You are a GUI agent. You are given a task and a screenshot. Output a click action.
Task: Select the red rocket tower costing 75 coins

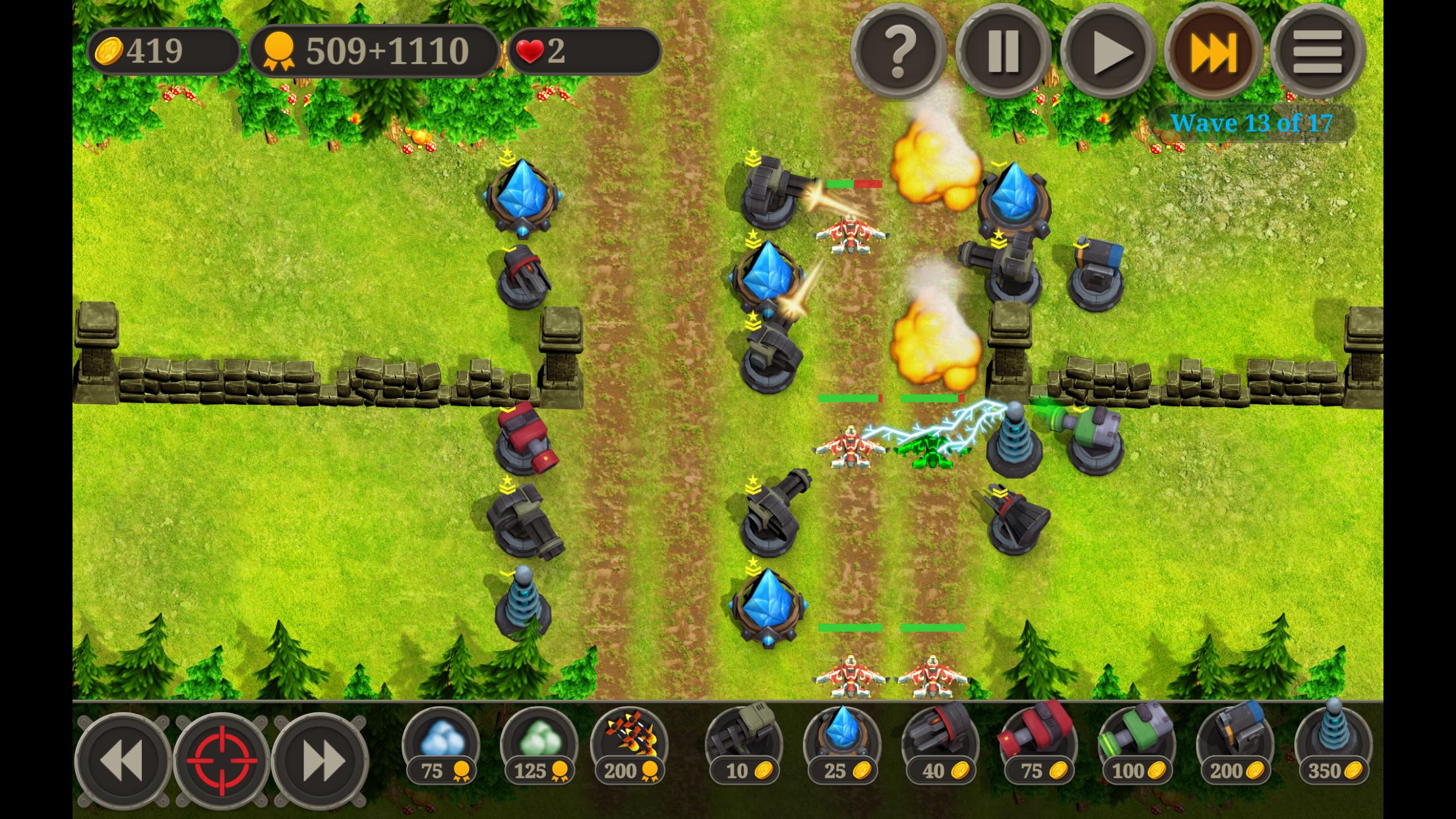pos(1038,744)
